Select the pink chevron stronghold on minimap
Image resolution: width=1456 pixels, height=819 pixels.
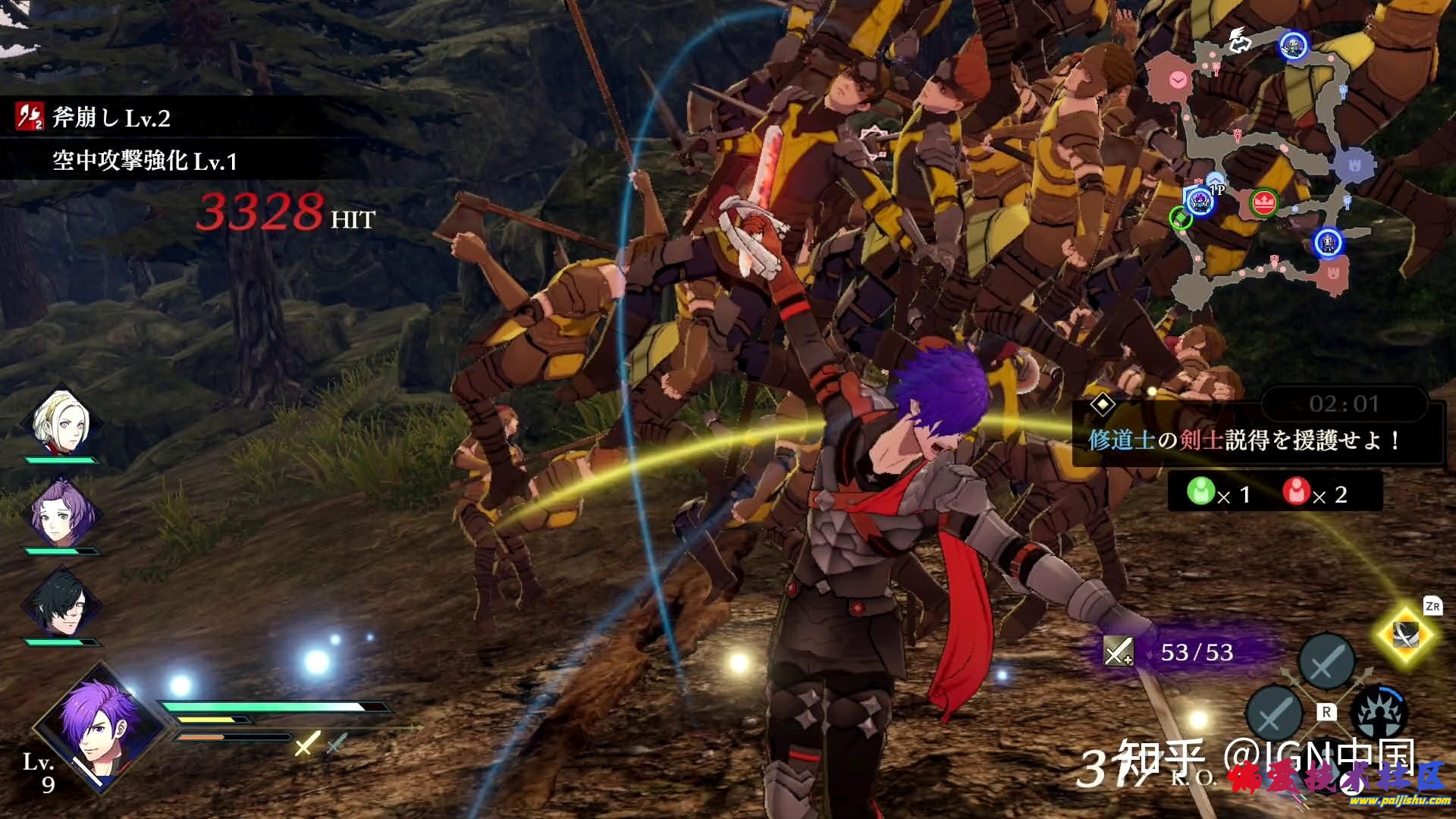(1178, 80)
